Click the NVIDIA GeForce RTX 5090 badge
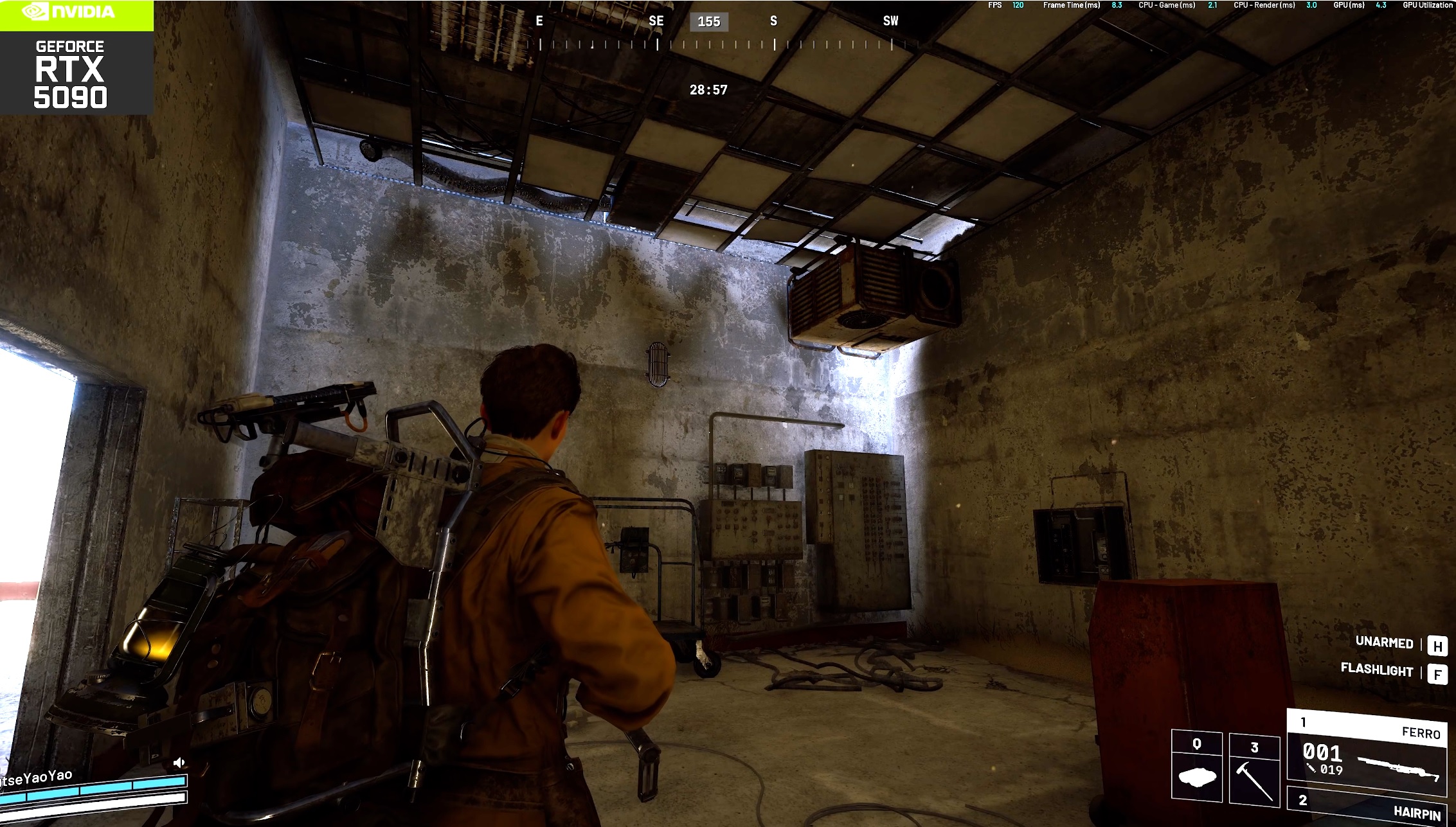The width and height of the screenshot is (1456, 827). (x=76, y=58)
